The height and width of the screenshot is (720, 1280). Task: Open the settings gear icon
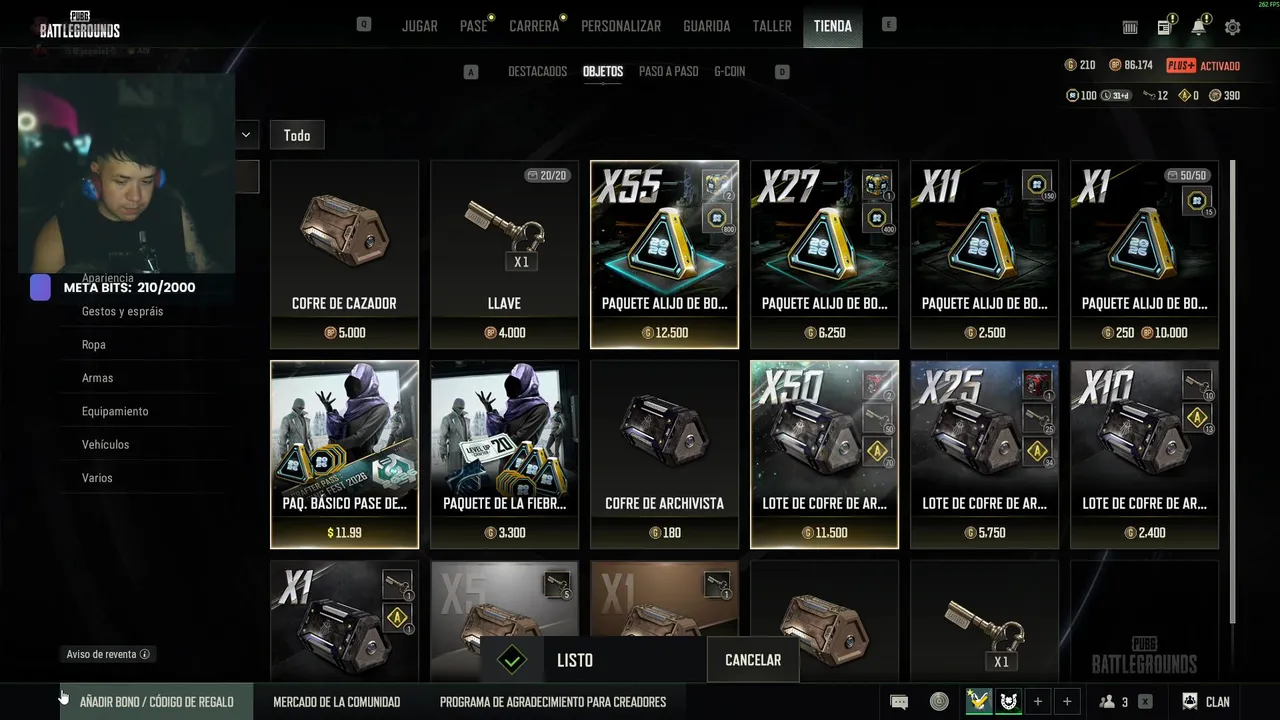coord(1232,27)
